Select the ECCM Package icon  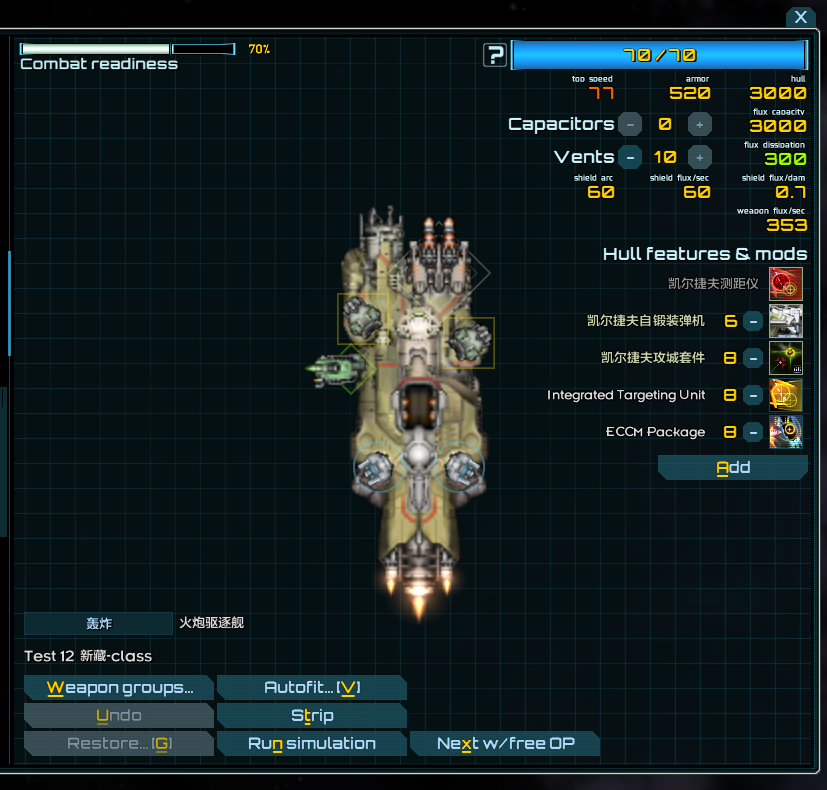[x=786, y=432]
